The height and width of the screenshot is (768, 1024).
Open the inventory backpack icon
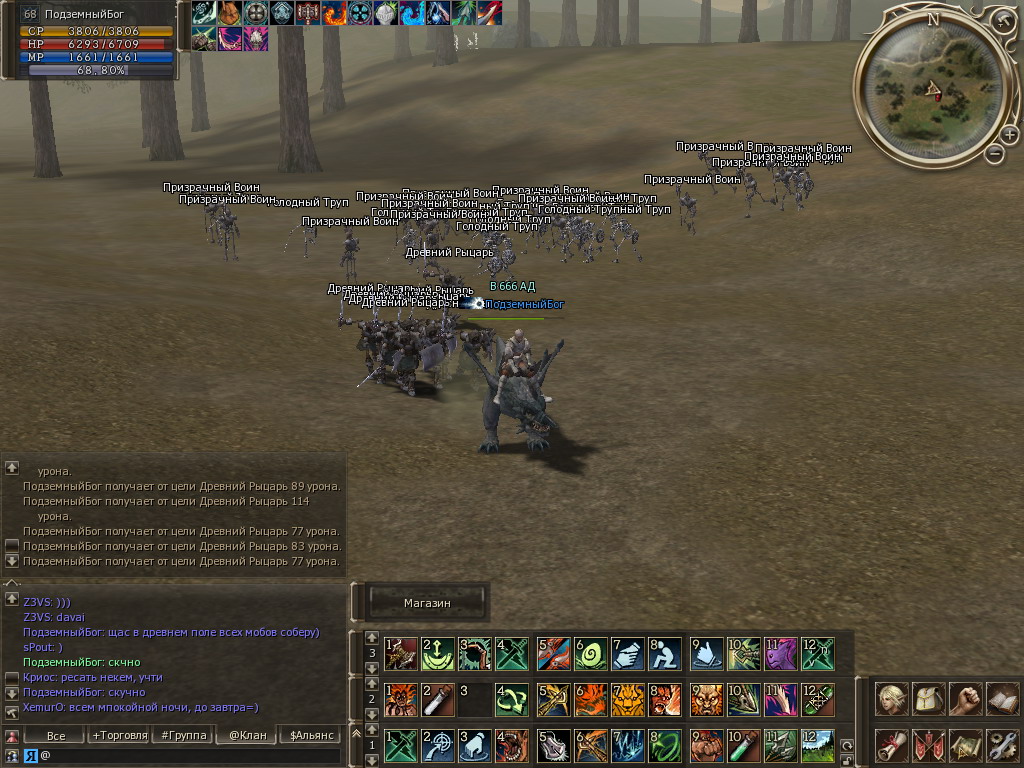pos(929,699)
